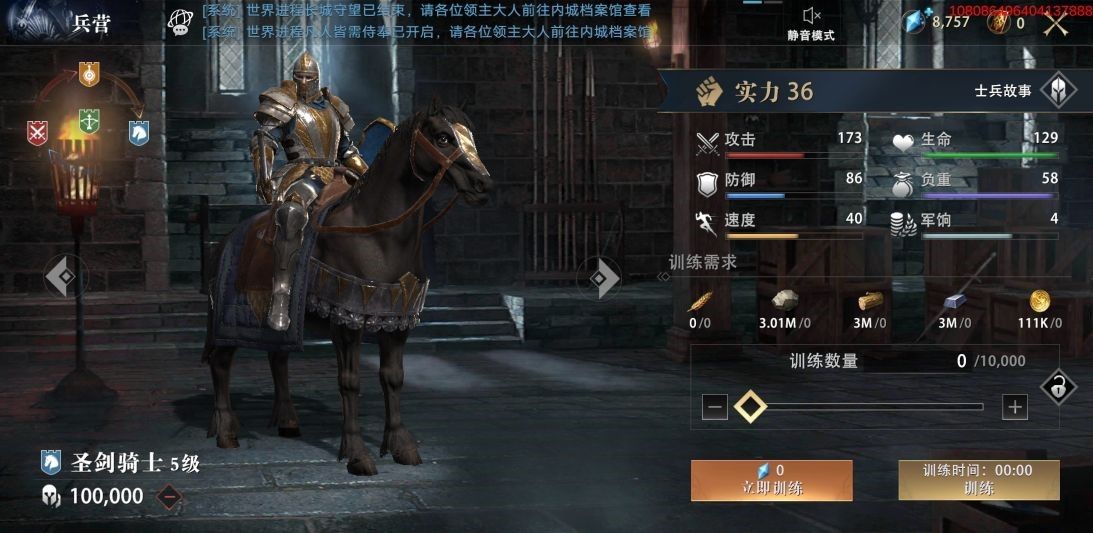Select the green bow archer shield
Viewport: 1093px width, 533px height.
(x=89, y=122)
